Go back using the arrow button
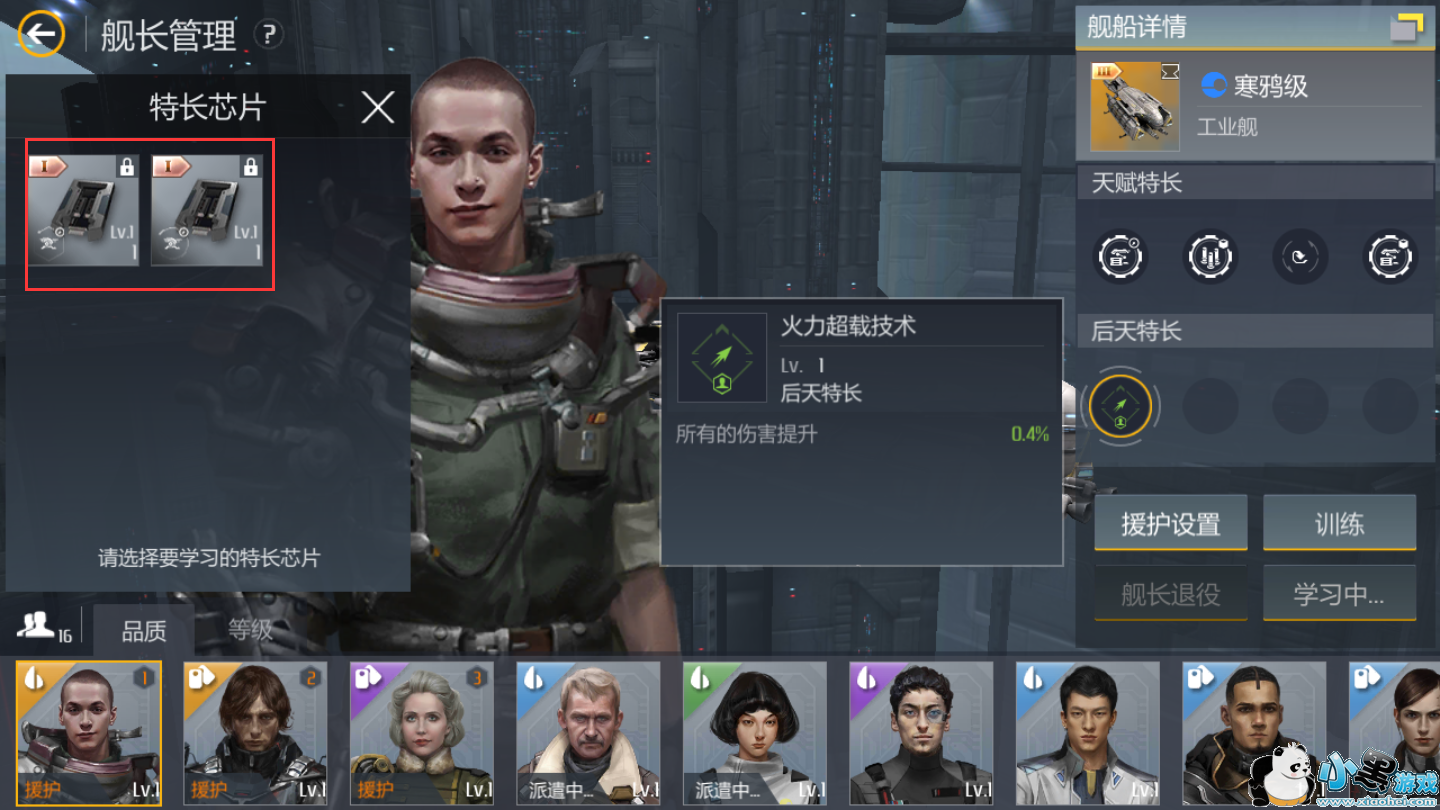Viewport: 1440px width, 810px height. pos(41,35)
